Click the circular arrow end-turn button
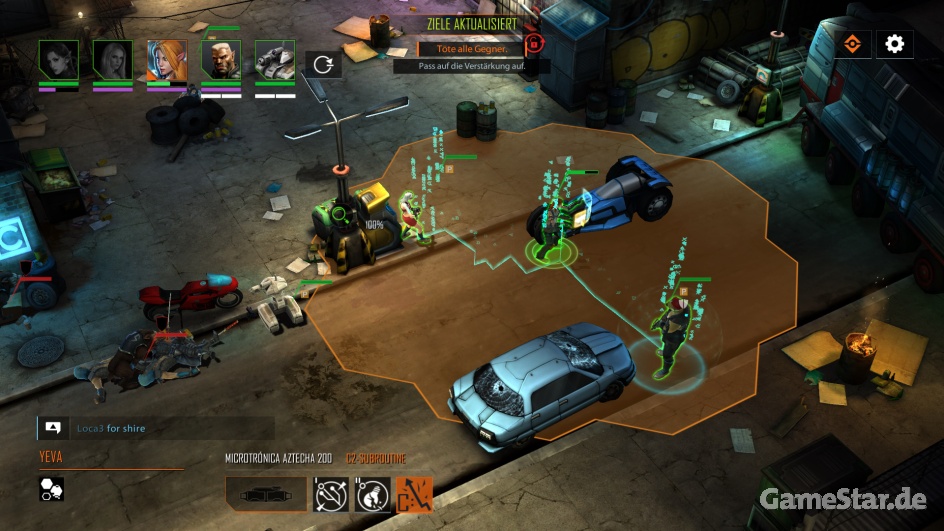The image size is (944, 531). pos(323,64)
